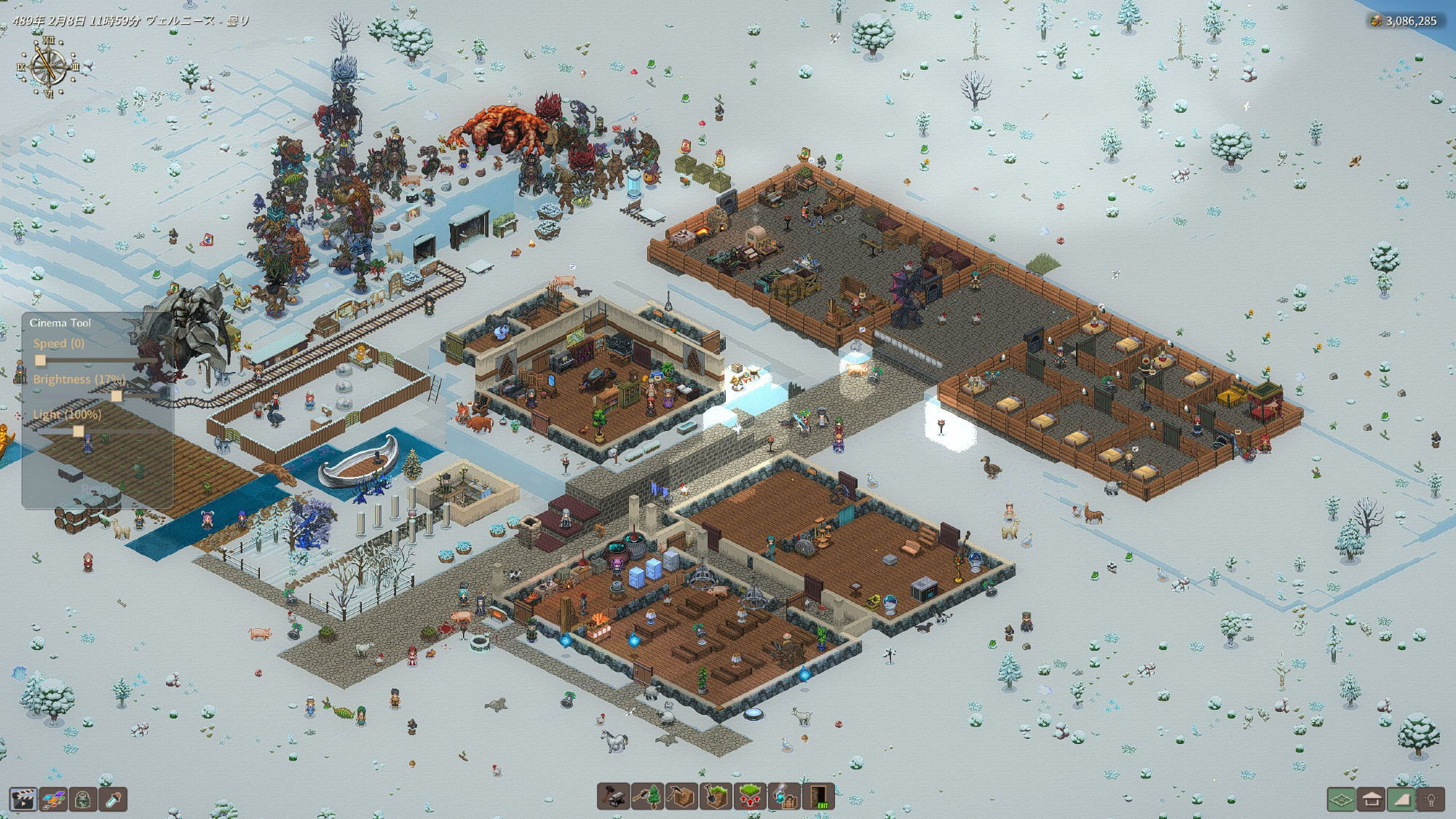Select the green padlock tool
This screenshot has width=1456, height=819.
pos(84,799)
